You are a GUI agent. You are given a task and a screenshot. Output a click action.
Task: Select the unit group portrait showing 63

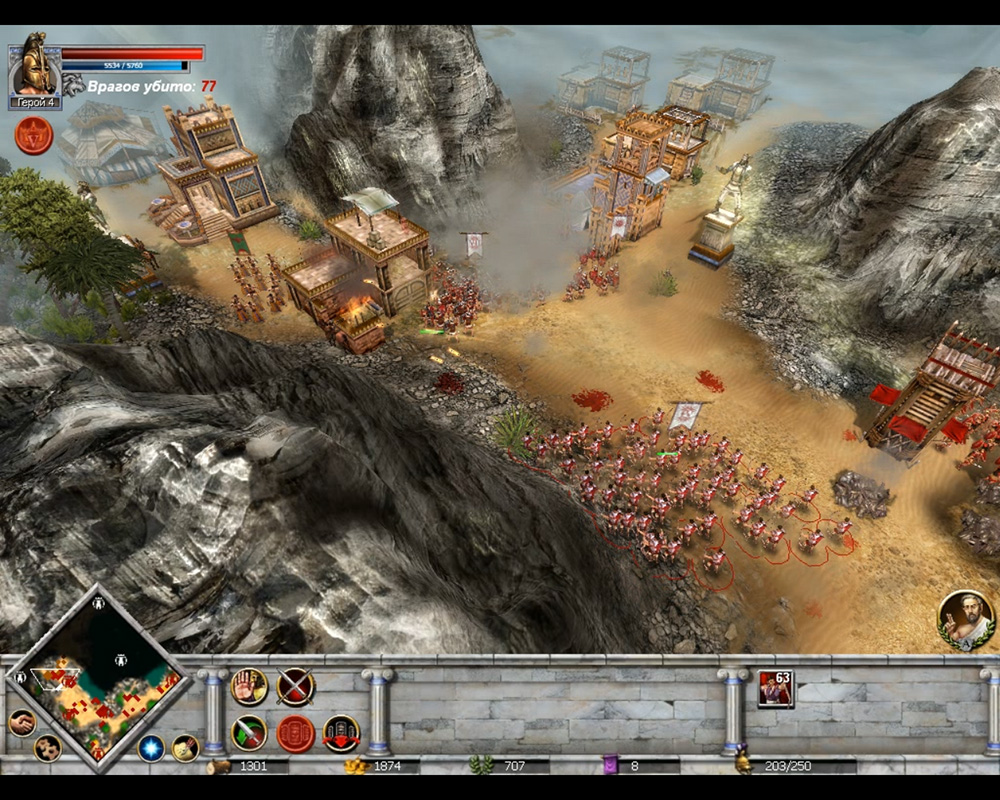pyautogui.click(x=775, y=689)
